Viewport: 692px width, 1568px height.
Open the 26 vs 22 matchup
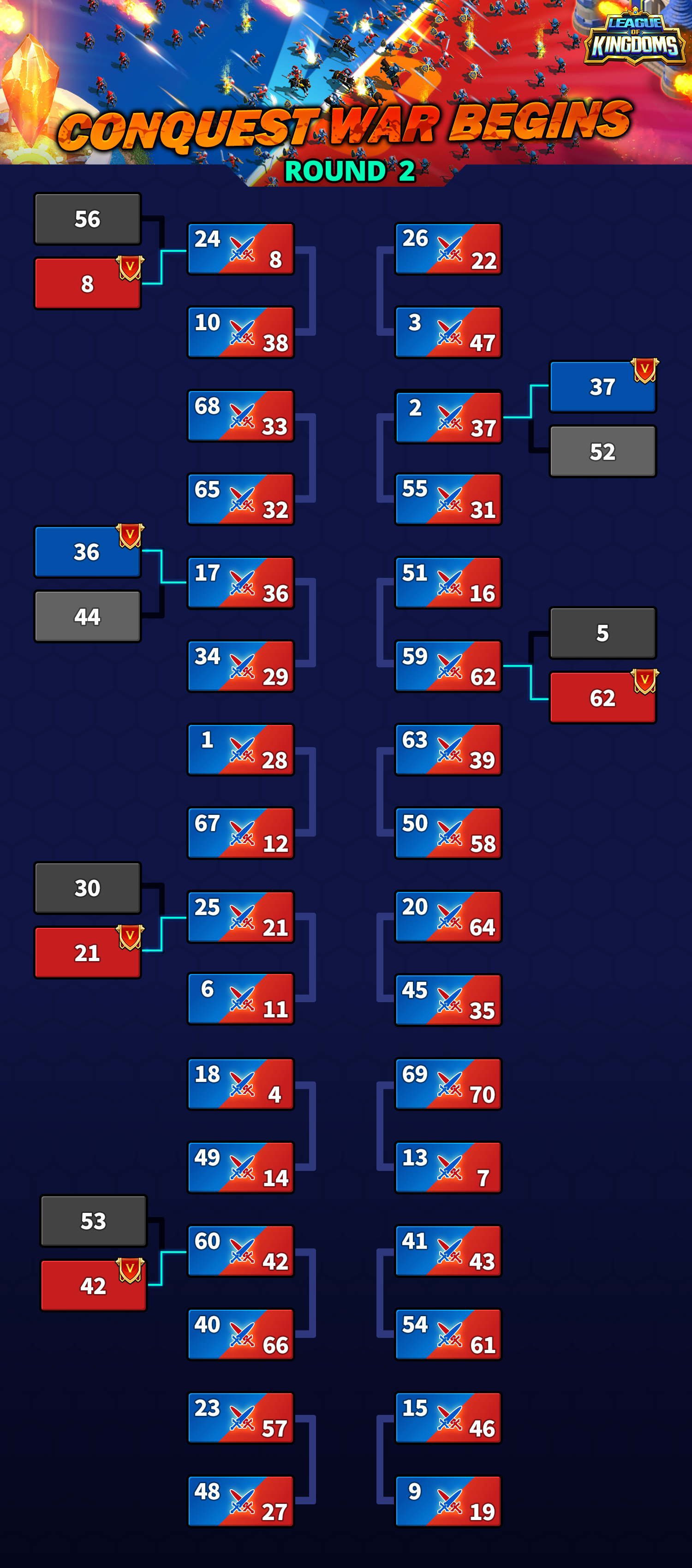[x=448, y=249]
